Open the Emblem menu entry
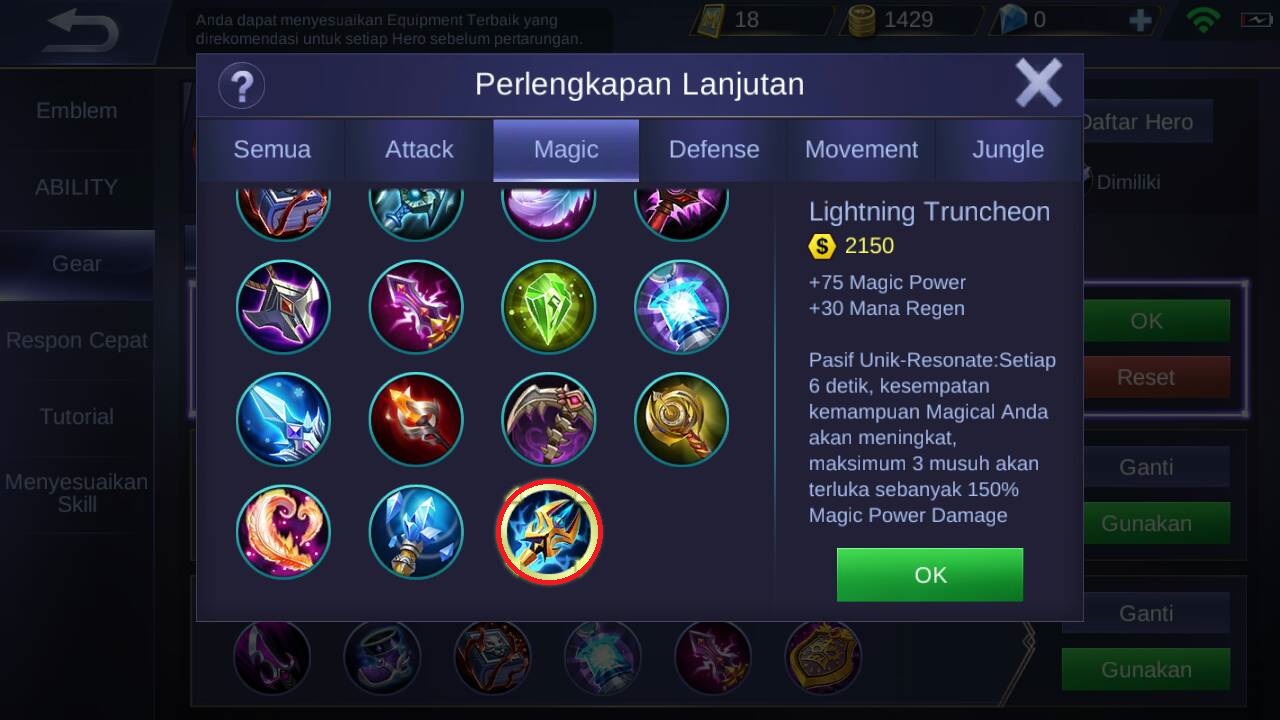Screen dimensions: 1280x720 (77, 111)
